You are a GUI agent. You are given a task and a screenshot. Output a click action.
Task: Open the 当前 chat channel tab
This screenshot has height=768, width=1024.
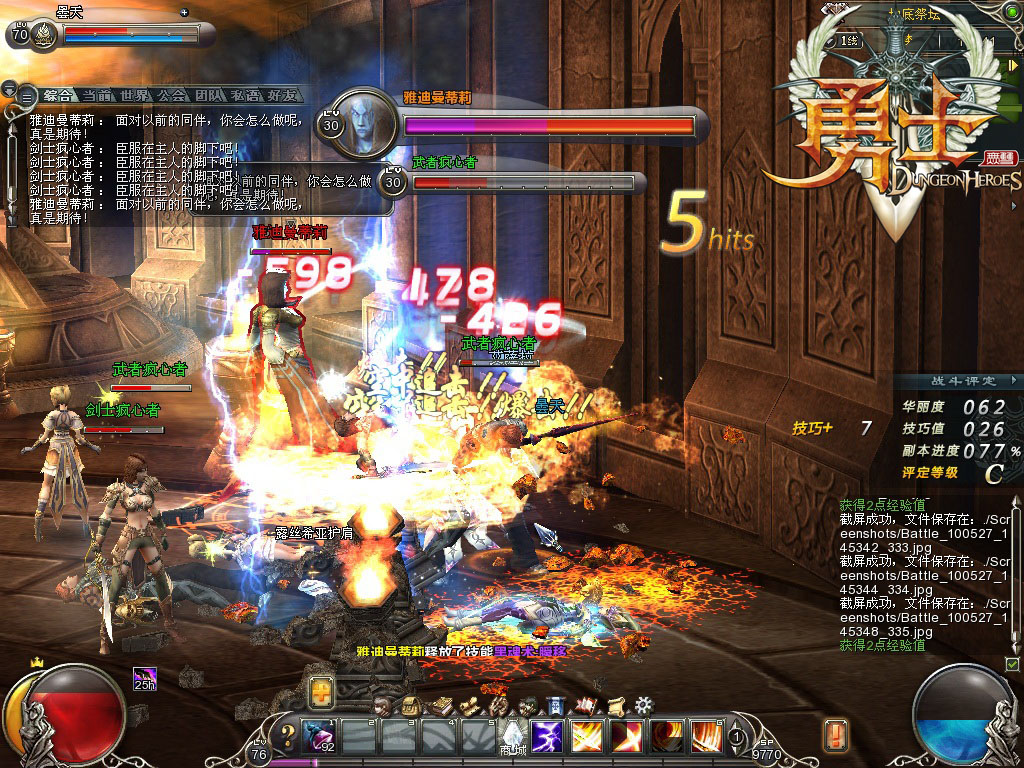point(97,96)
